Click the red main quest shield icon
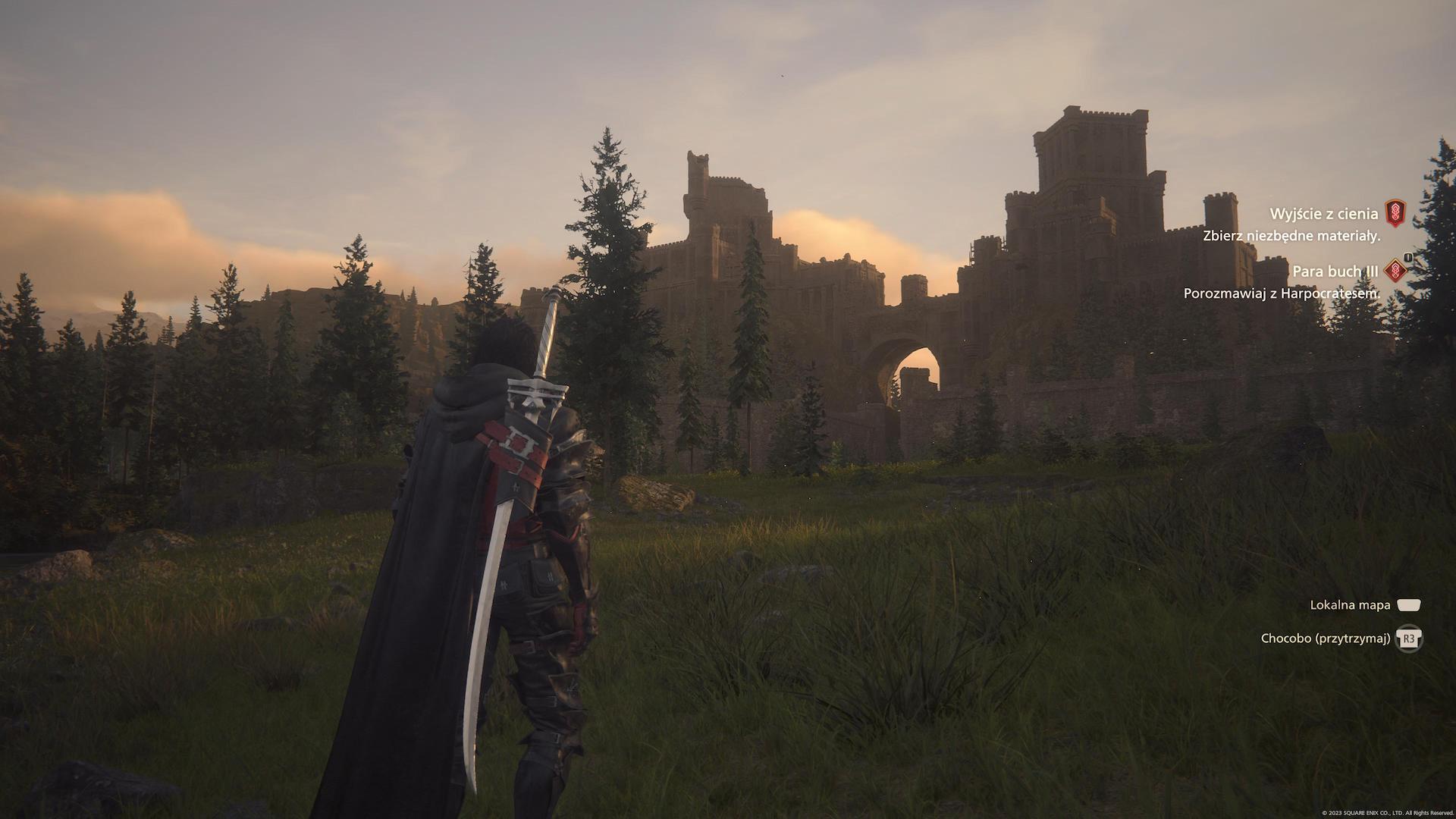Viewport: 1456px width, 819px height. (x=1395, y=213)
